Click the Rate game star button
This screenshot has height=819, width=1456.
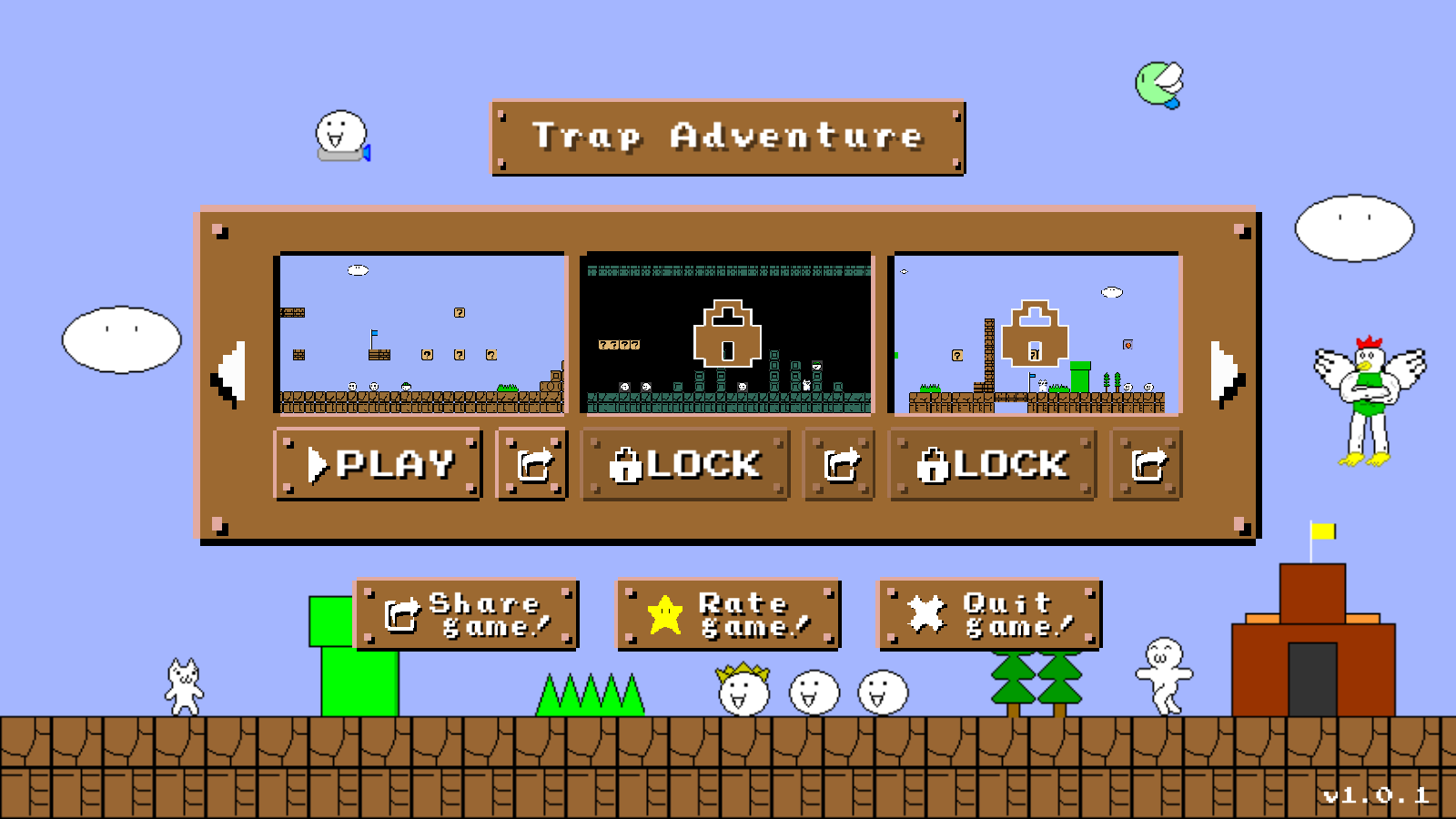(728, 614)
